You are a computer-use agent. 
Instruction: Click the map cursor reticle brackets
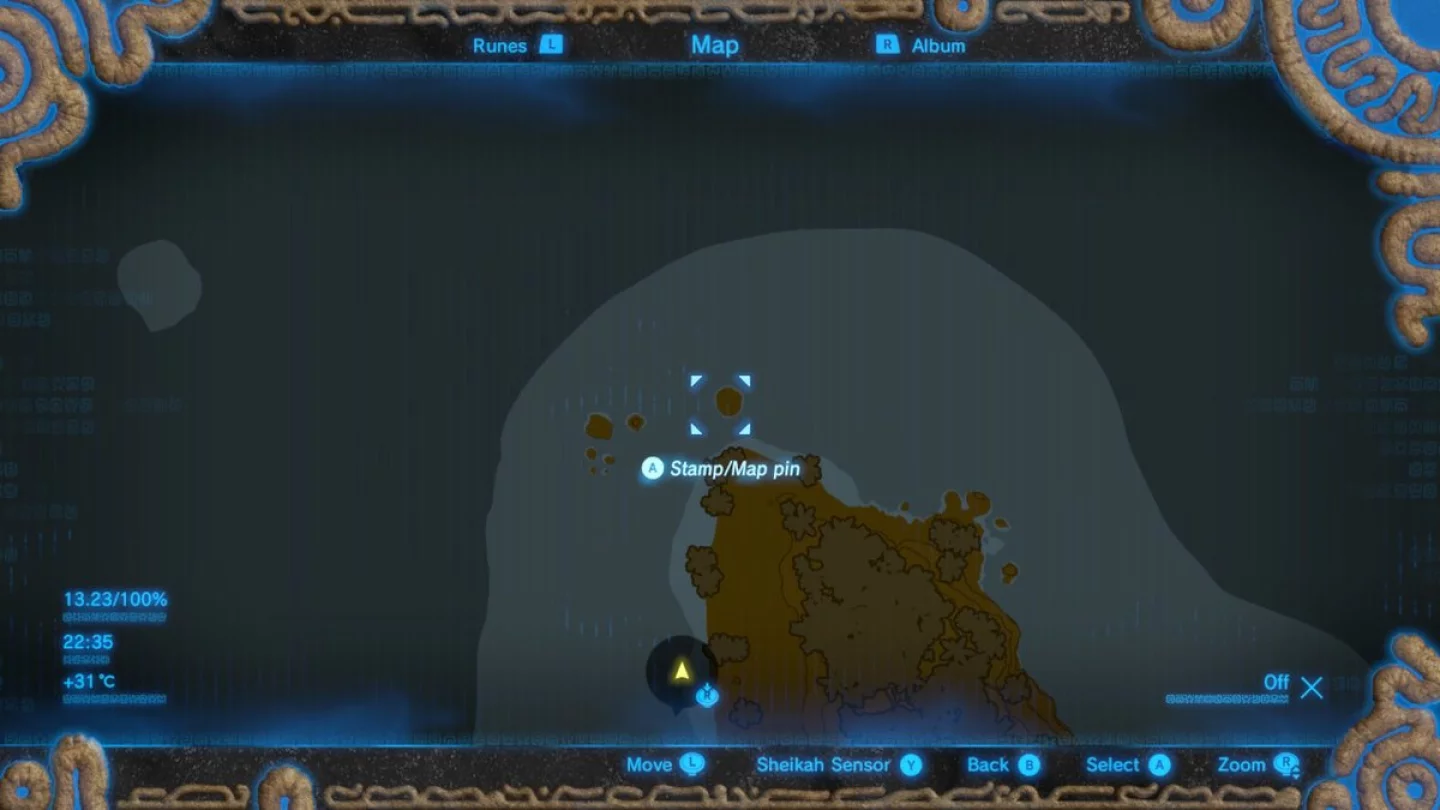720,403
